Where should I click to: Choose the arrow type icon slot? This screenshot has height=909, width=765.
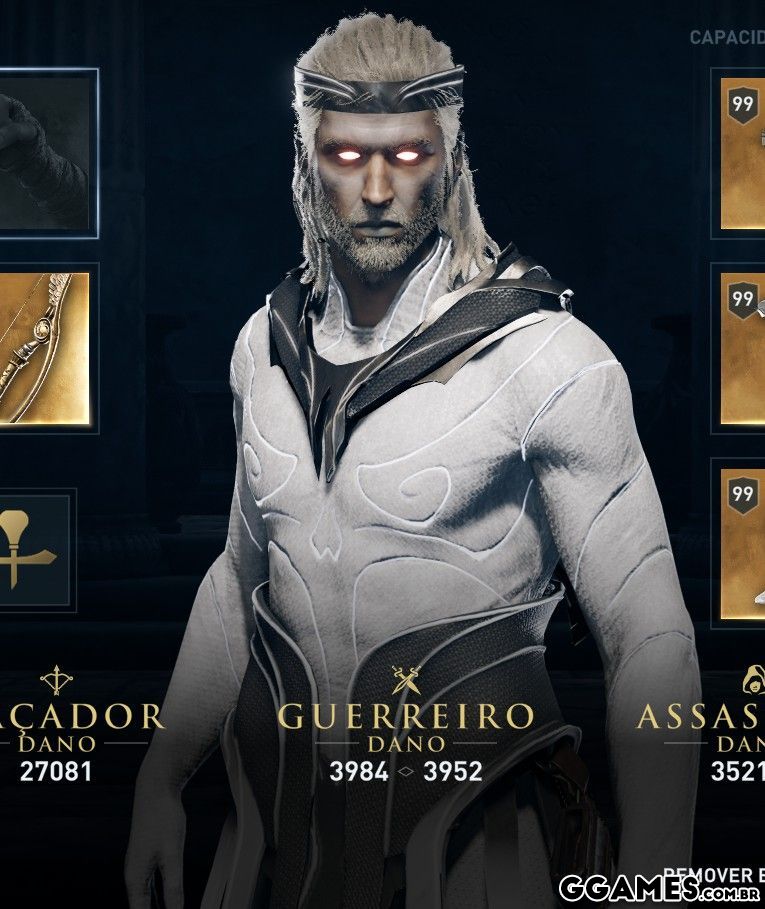35,548
